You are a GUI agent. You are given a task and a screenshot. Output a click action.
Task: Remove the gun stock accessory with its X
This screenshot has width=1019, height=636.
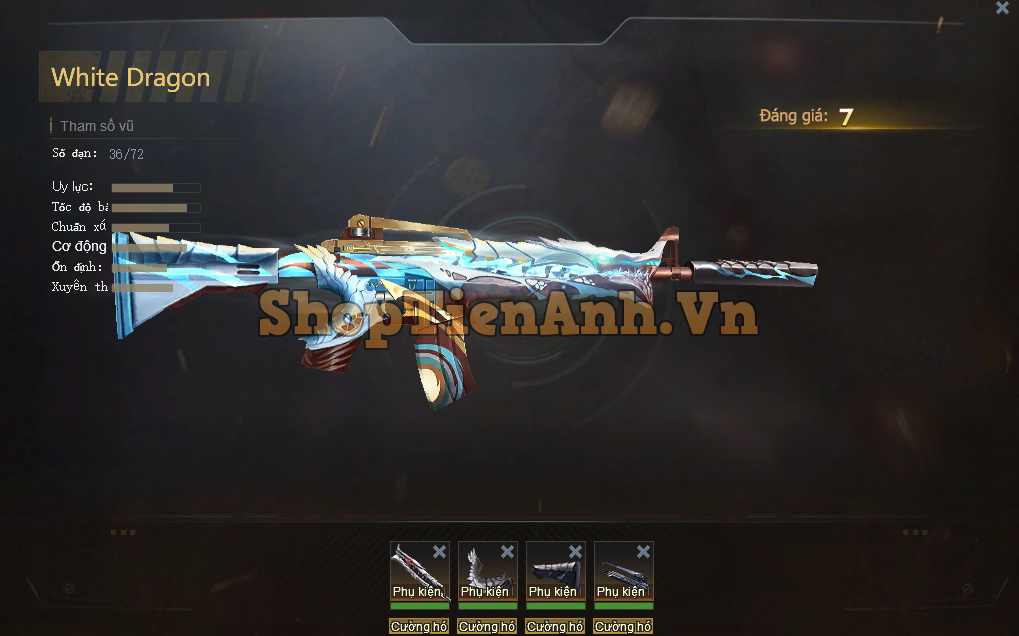pyautogui.click(x=575, y=552)
